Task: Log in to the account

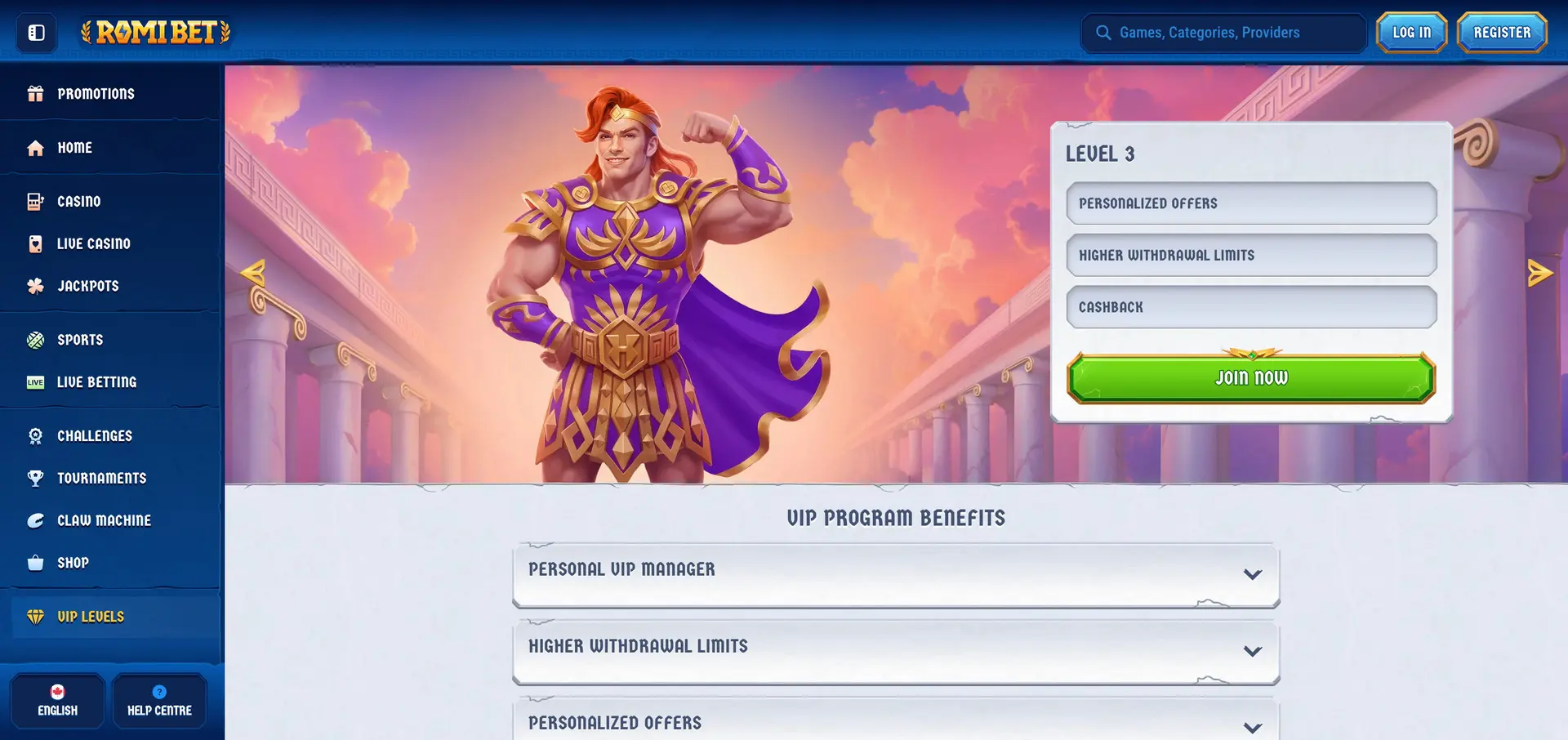Action: pyautogui.click(x=1411, y=33)
